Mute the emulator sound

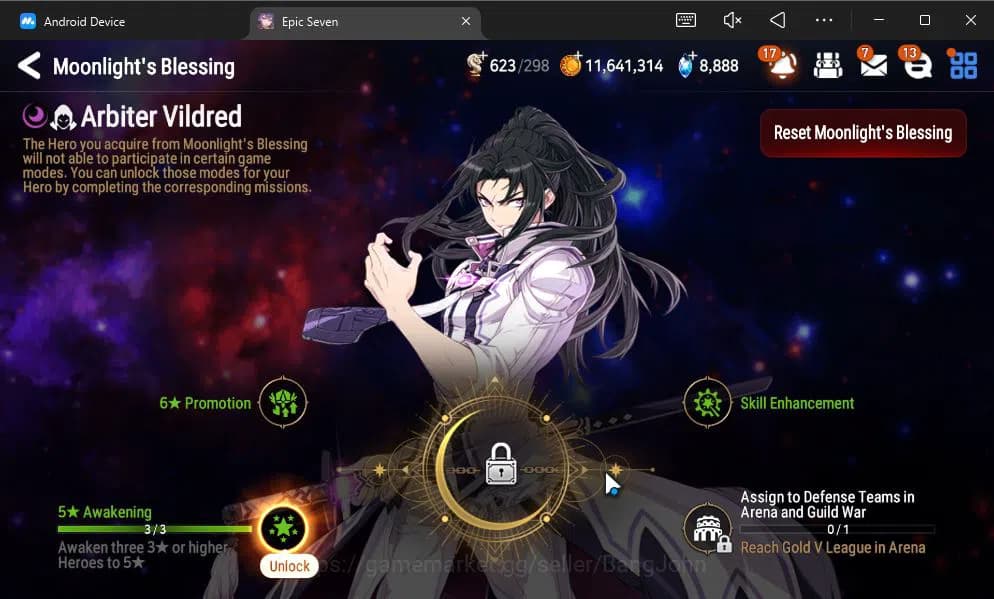[x=732, y=20]
